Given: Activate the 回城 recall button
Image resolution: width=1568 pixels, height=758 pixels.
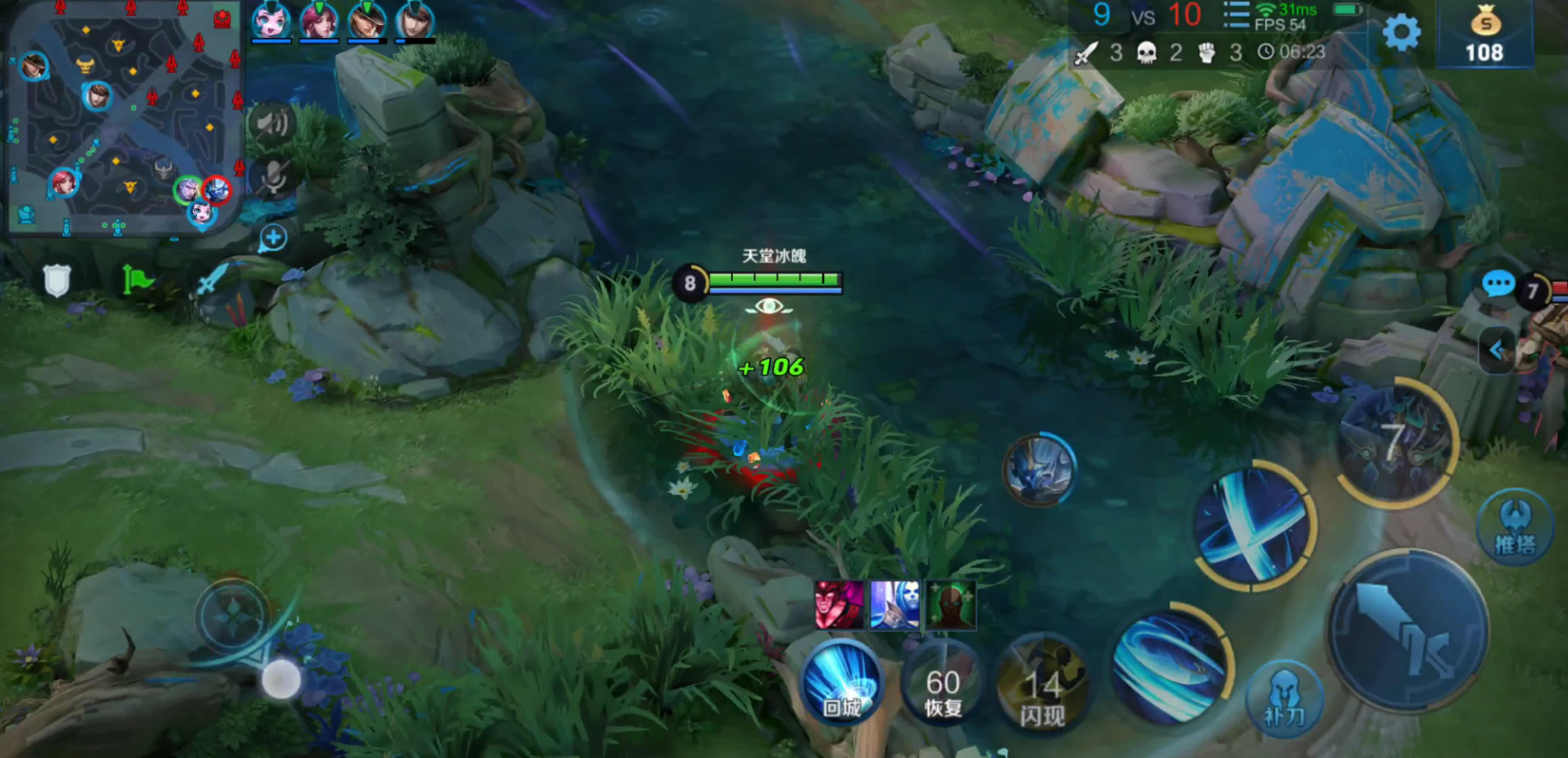Looking at the screenshot, I should pos(842,682).
